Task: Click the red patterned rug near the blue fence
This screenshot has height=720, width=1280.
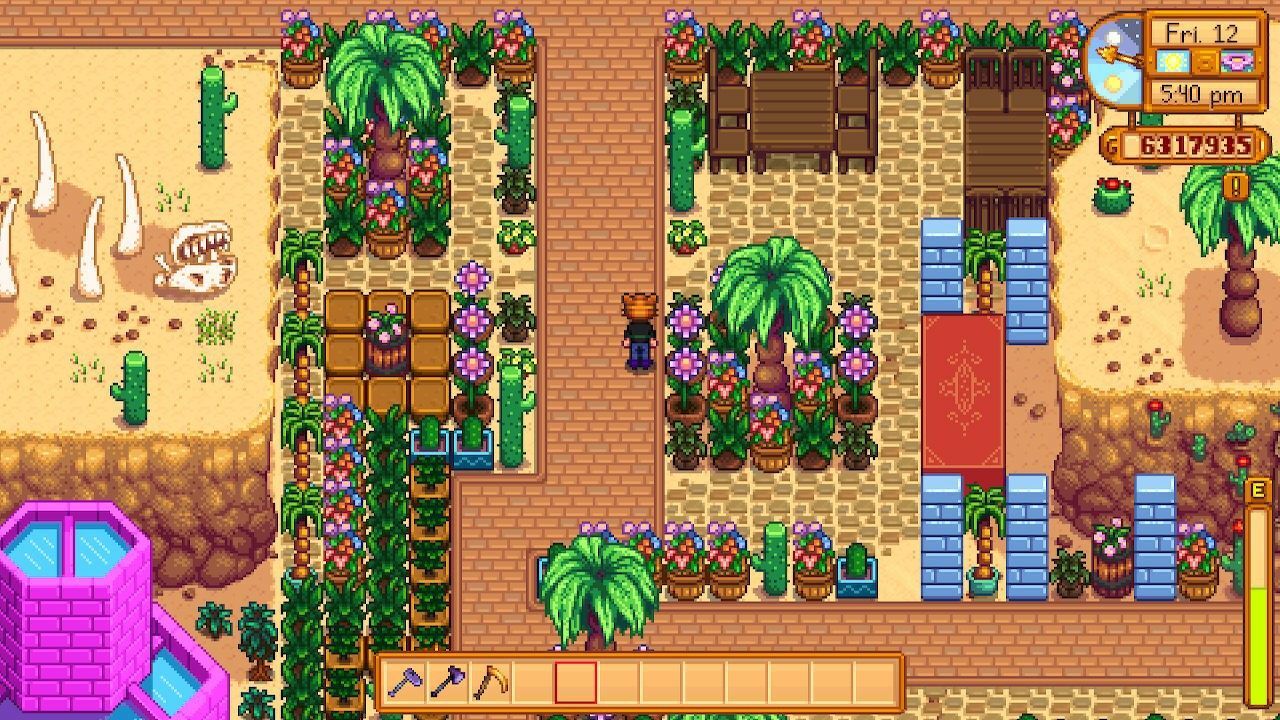Action: coord(963,390)
